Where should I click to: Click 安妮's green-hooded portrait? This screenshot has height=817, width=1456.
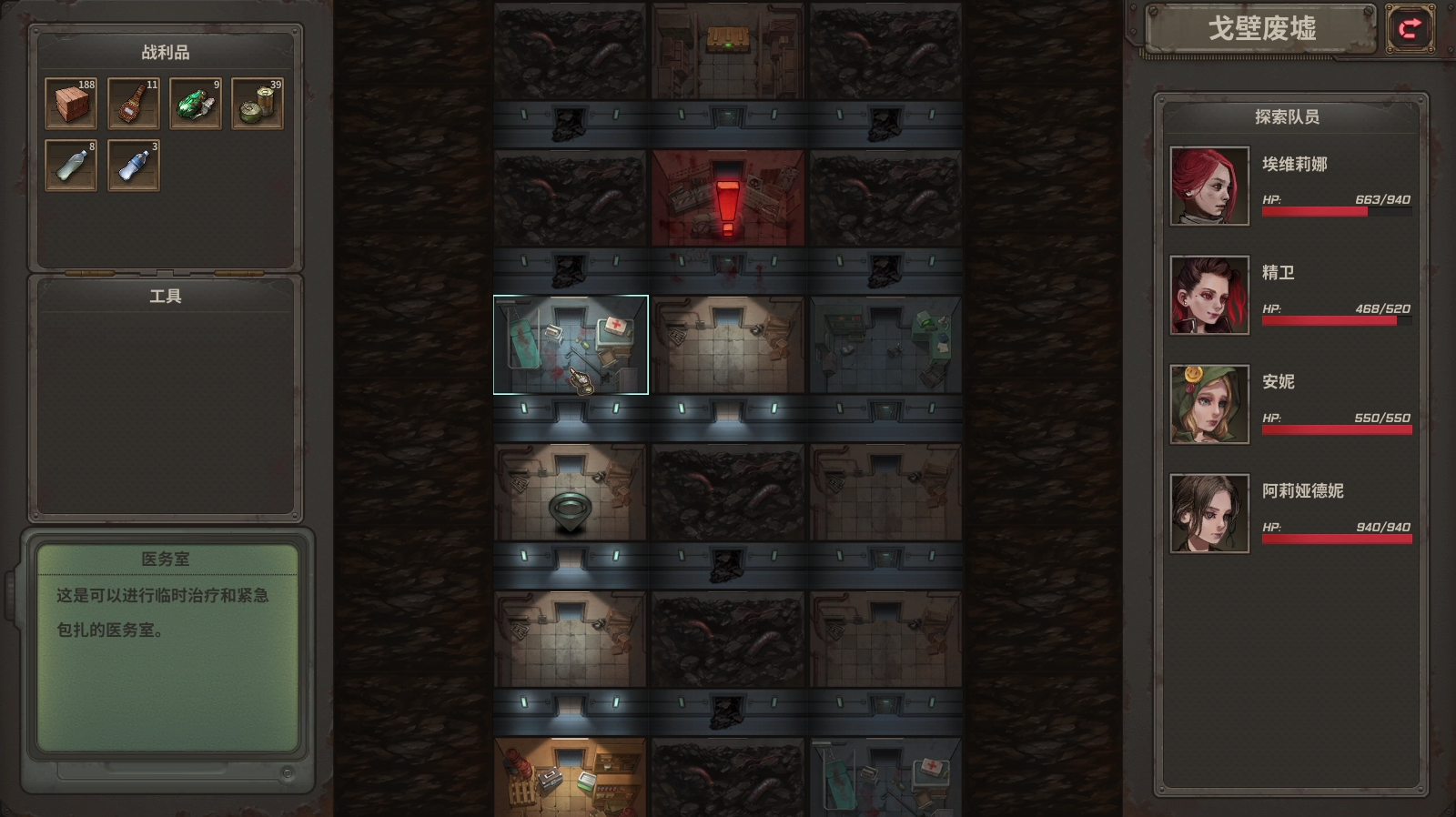[x=1208, y=404]
